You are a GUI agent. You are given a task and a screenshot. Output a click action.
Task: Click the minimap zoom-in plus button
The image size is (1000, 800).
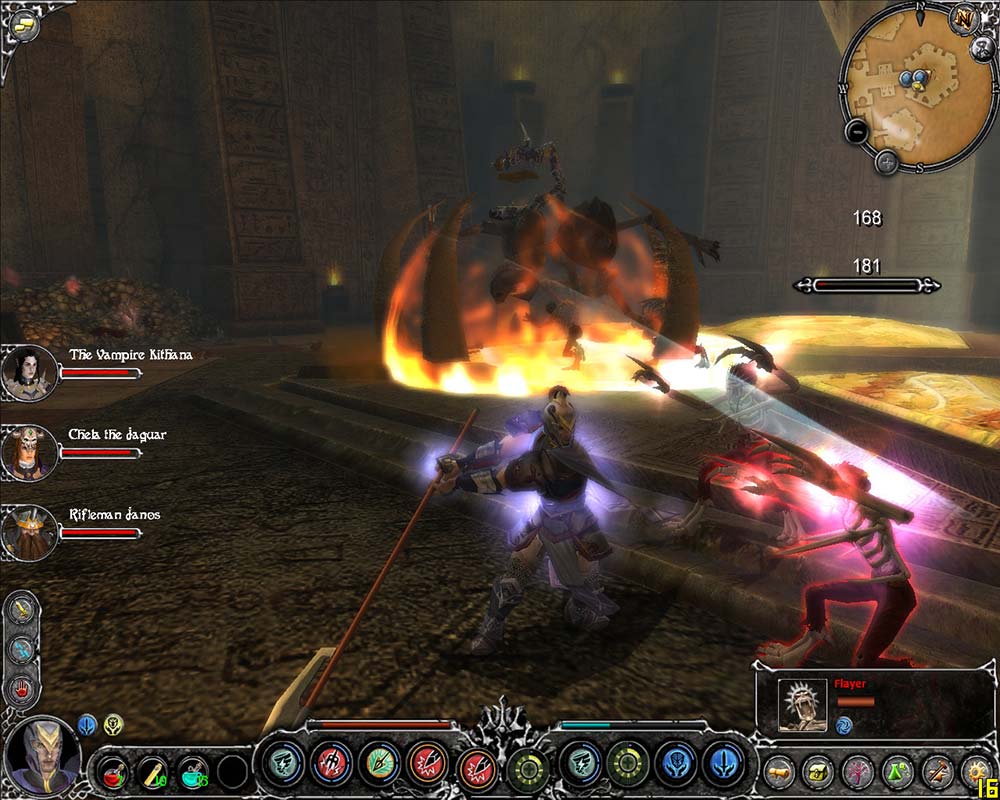(x=886, y=160)
